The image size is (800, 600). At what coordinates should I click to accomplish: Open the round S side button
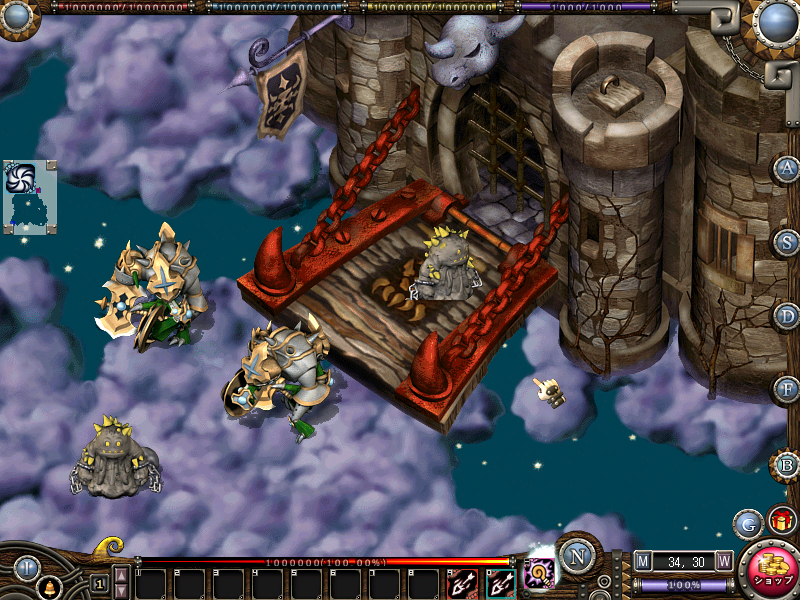[787, 241]
